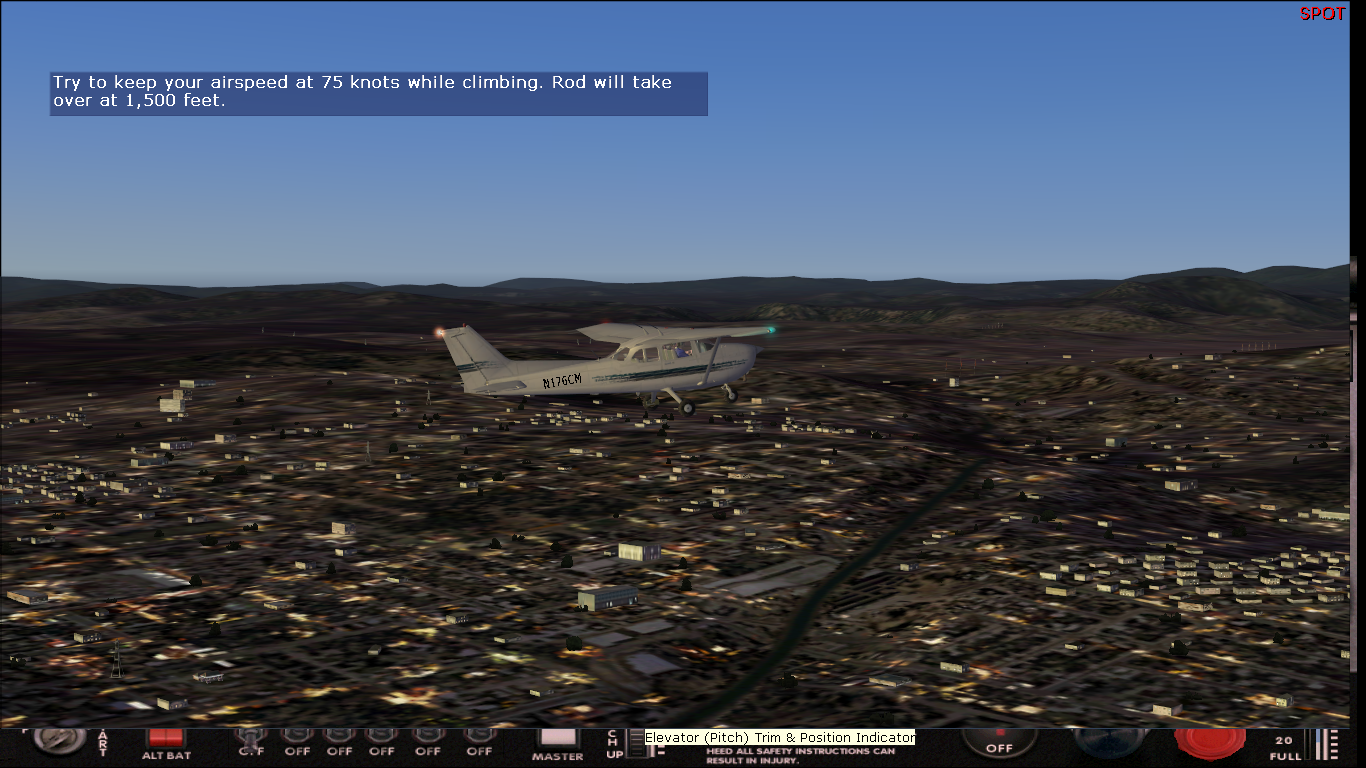Adjust the elevator pitch trim wheel

pos(636,743)
